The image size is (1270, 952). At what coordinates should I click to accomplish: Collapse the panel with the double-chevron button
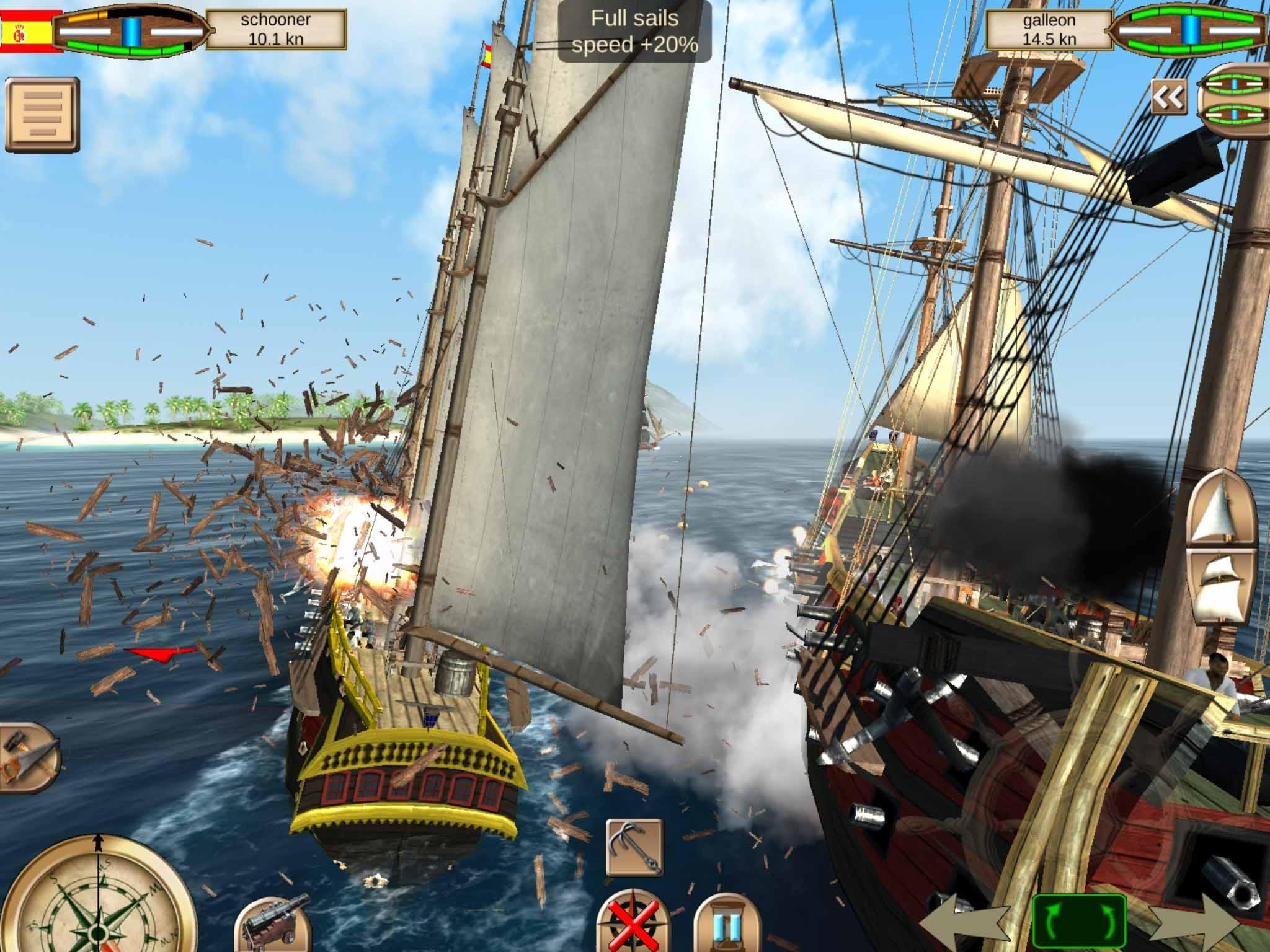coord(1168,96)
